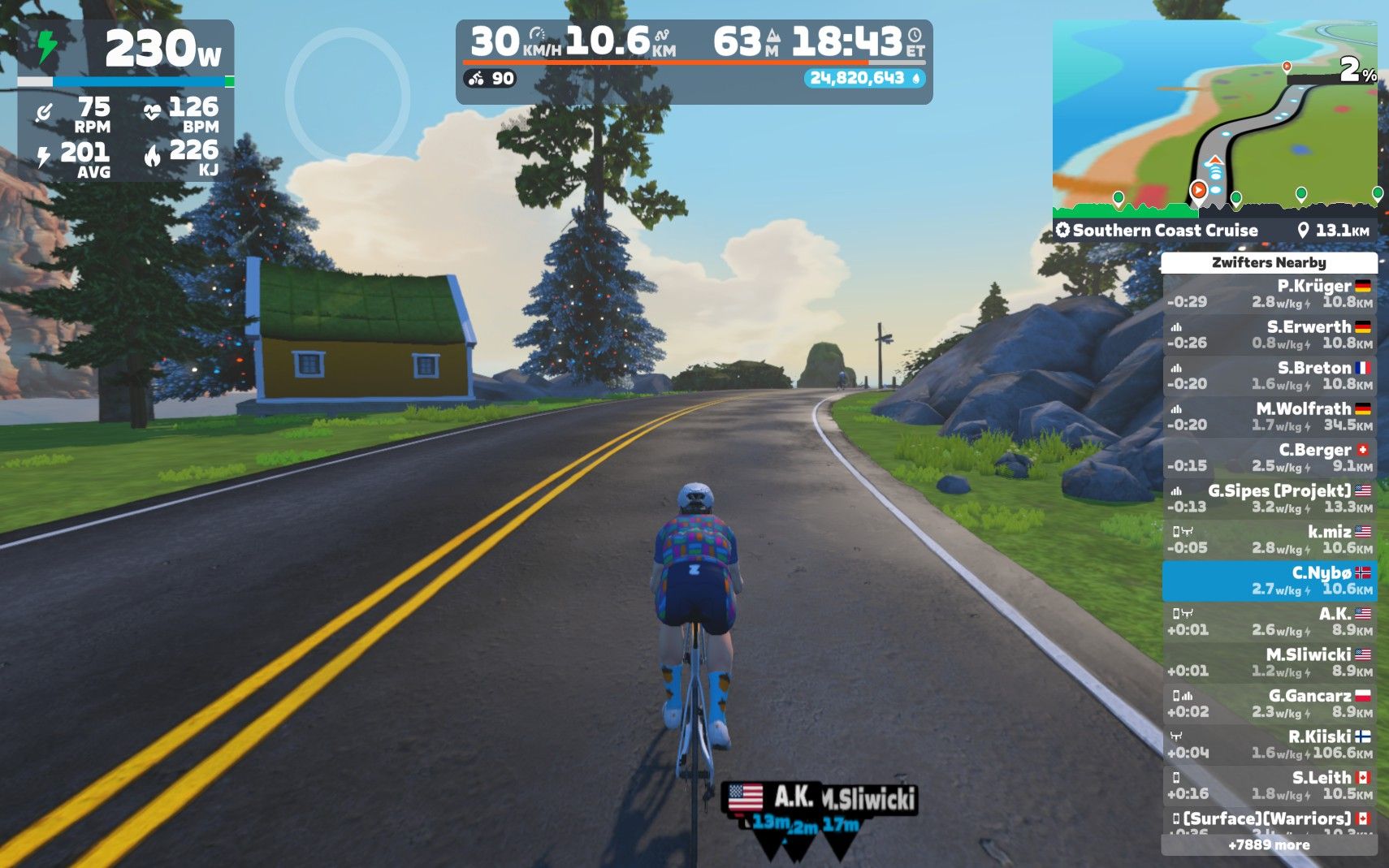
Task: Click the Southern Coast Cruise route label
Action: tap(1165, 231)
